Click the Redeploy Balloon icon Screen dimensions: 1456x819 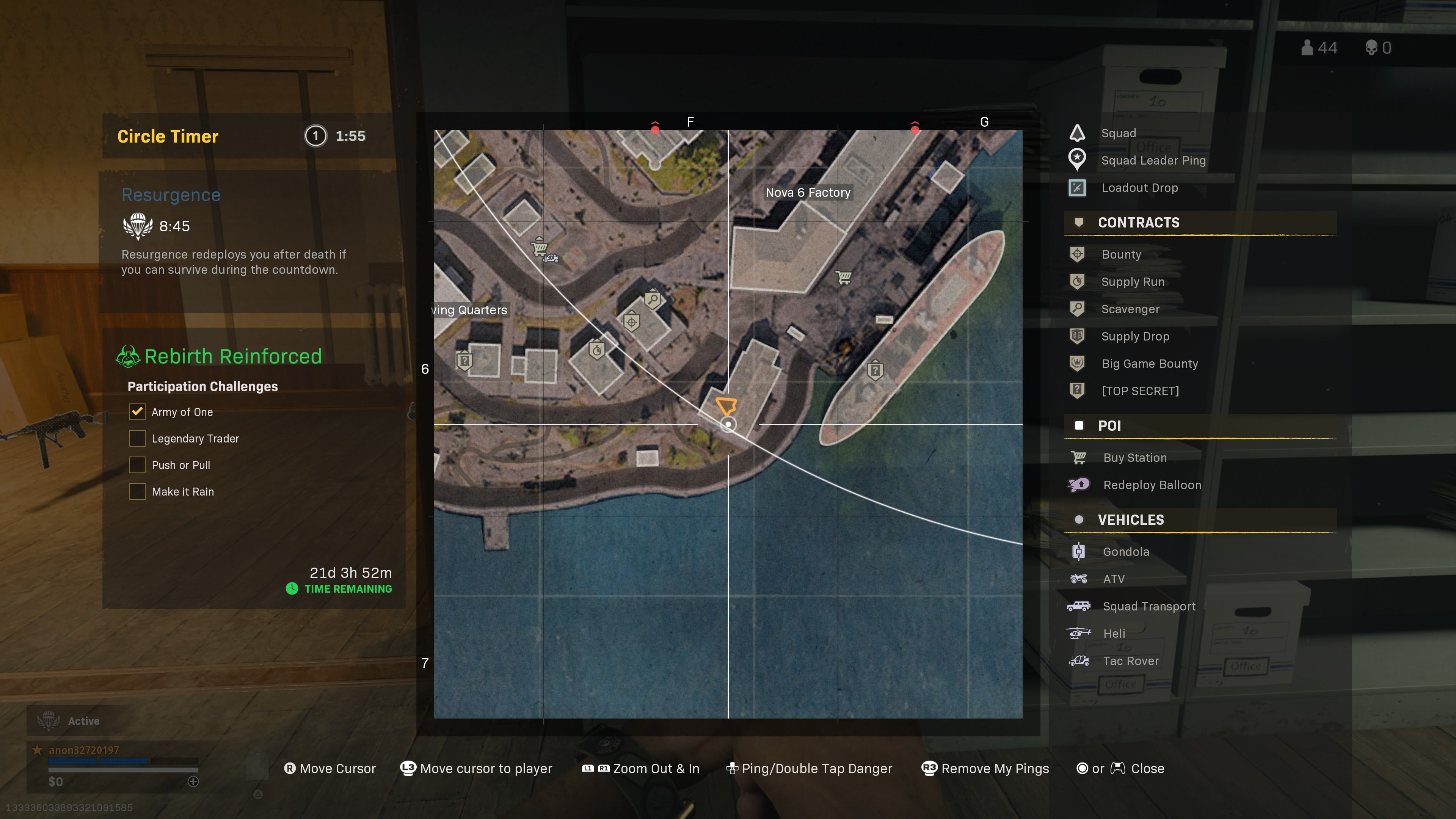pos(1078,485)
